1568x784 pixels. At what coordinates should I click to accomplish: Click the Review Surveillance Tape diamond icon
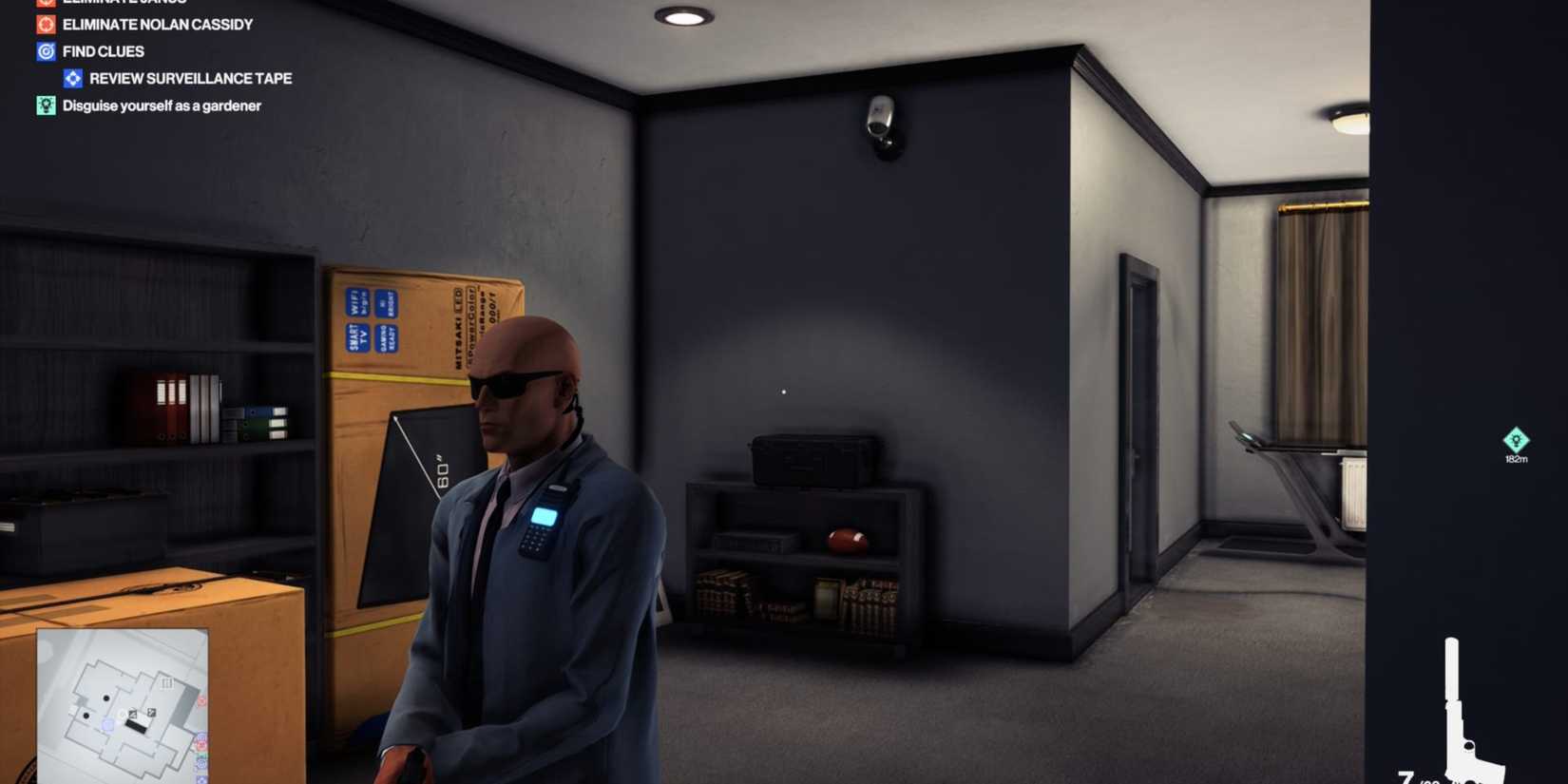73,78
